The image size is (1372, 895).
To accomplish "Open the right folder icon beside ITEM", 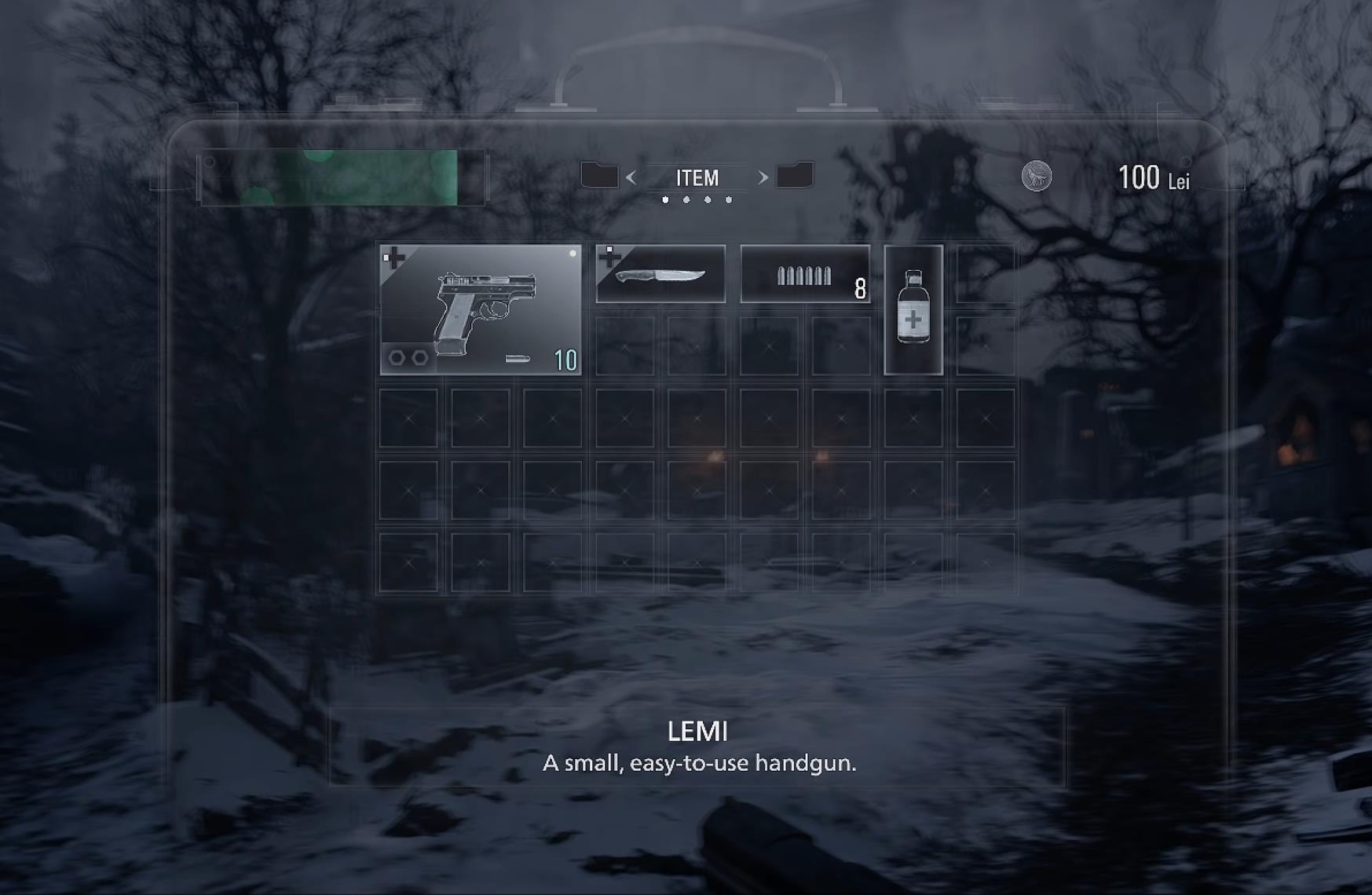I will coord(796,177).
